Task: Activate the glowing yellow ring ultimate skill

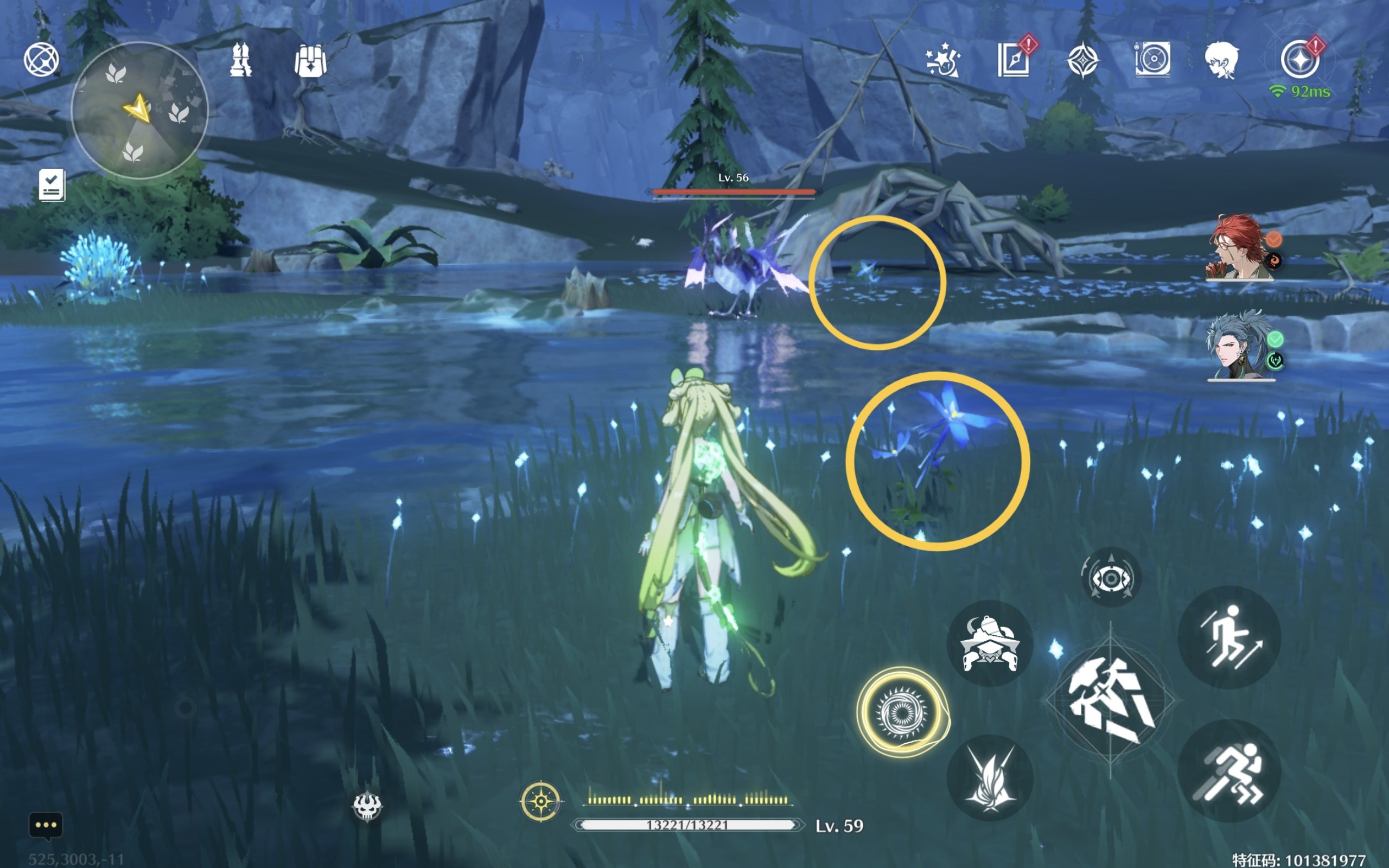Action: pos(902,712)
